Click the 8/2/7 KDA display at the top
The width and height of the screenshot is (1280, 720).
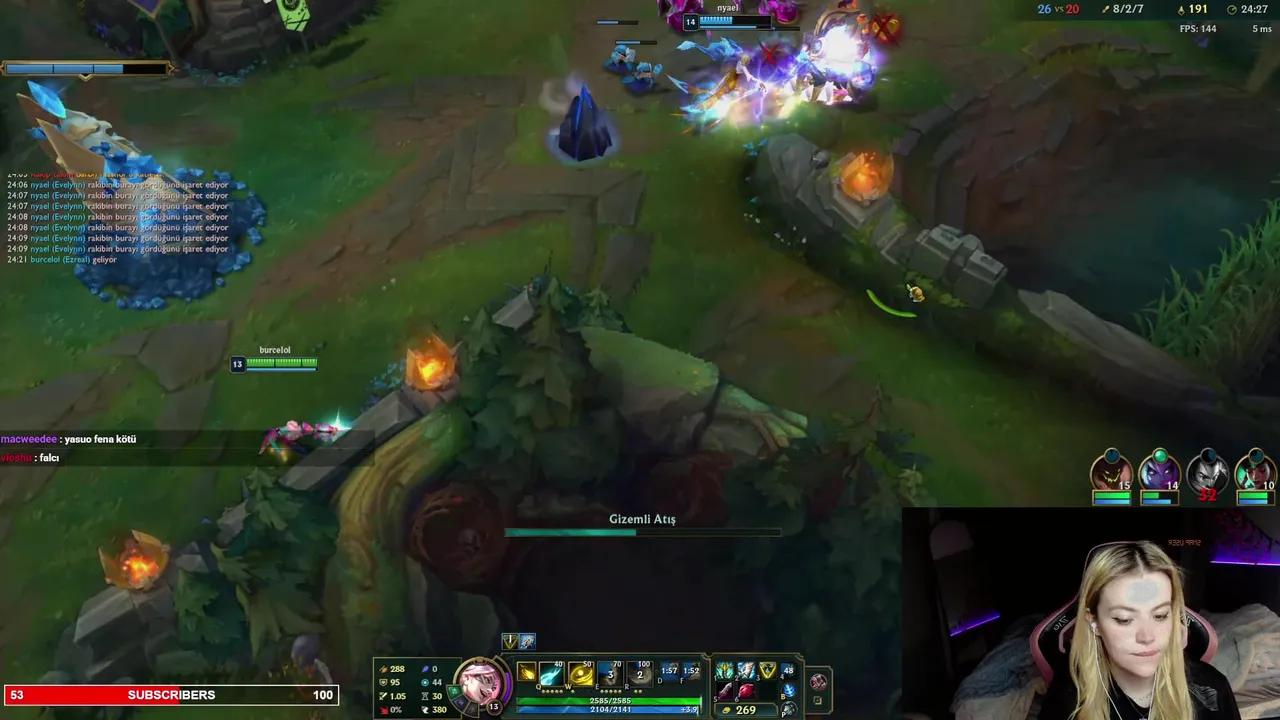click(1125, 8)
